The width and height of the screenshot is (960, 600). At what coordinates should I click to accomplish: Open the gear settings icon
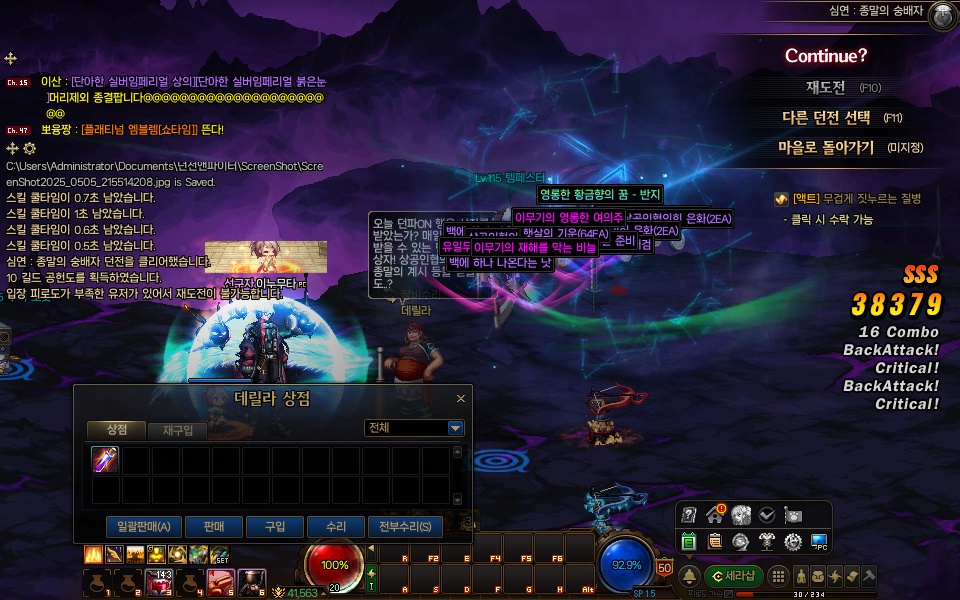coord(793,541)
